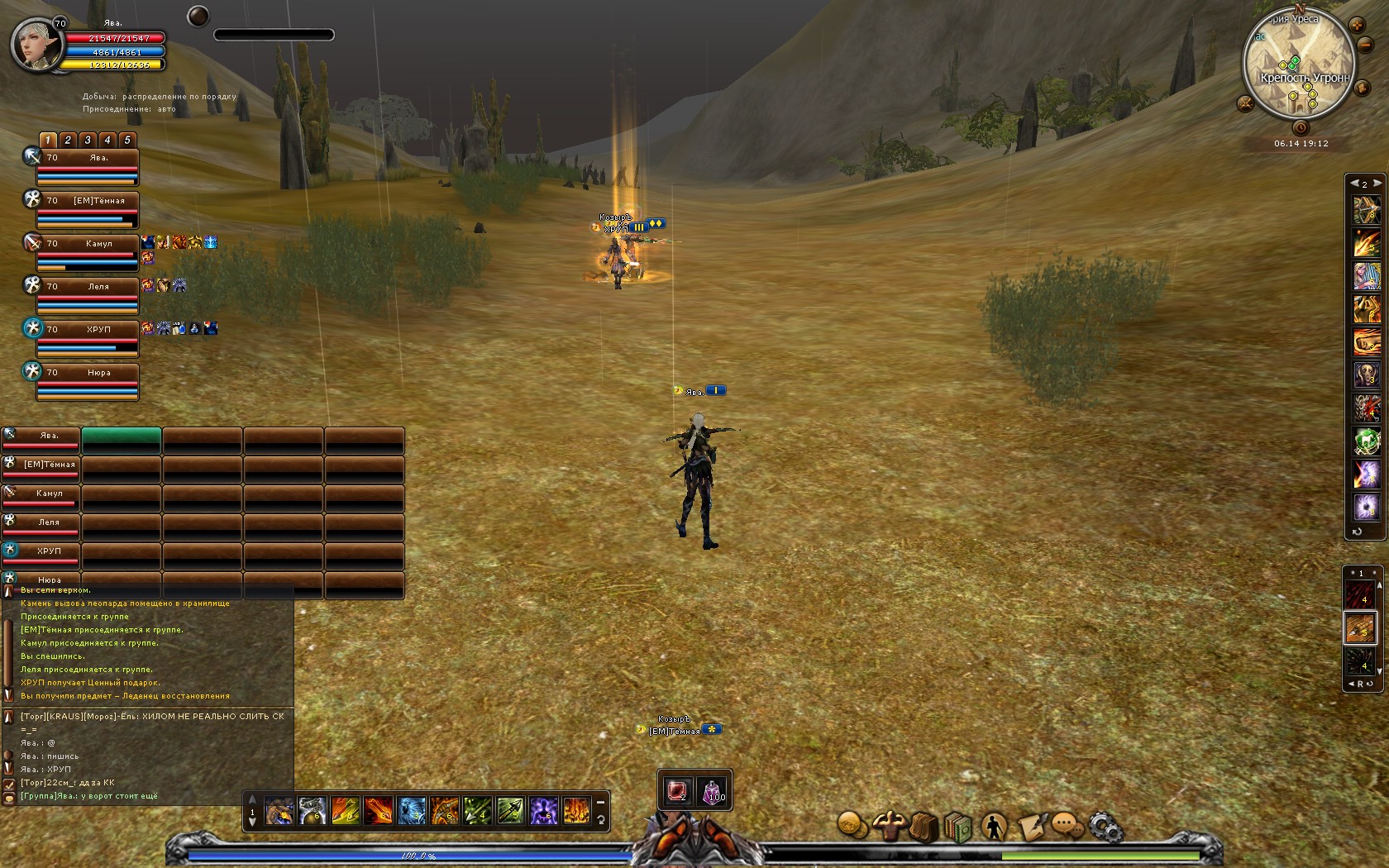
Task: Click the player portrait of Ява
Action: 36,45
